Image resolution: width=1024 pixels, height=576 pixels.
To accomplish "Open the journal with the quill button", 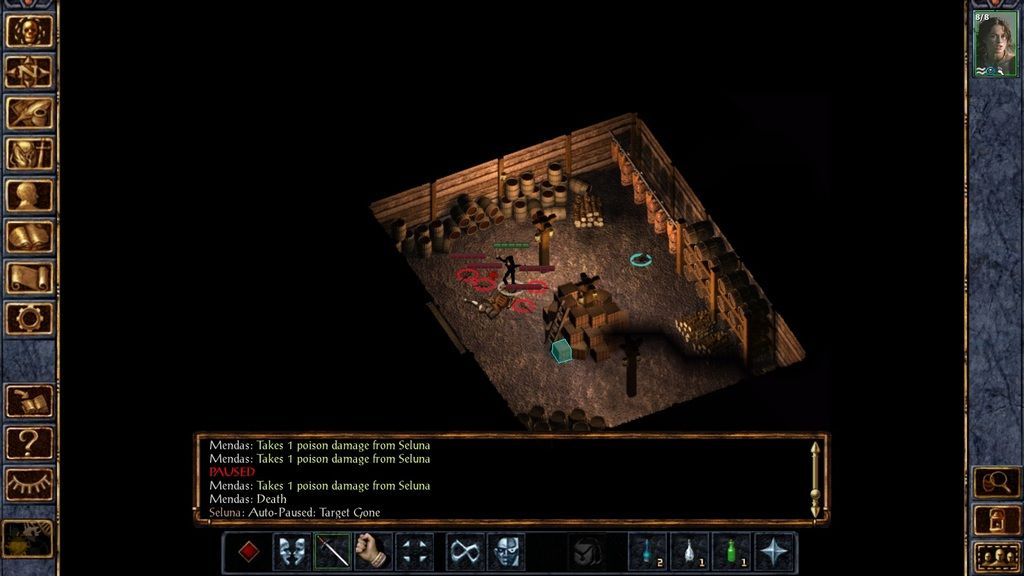I will pos(29,112).
